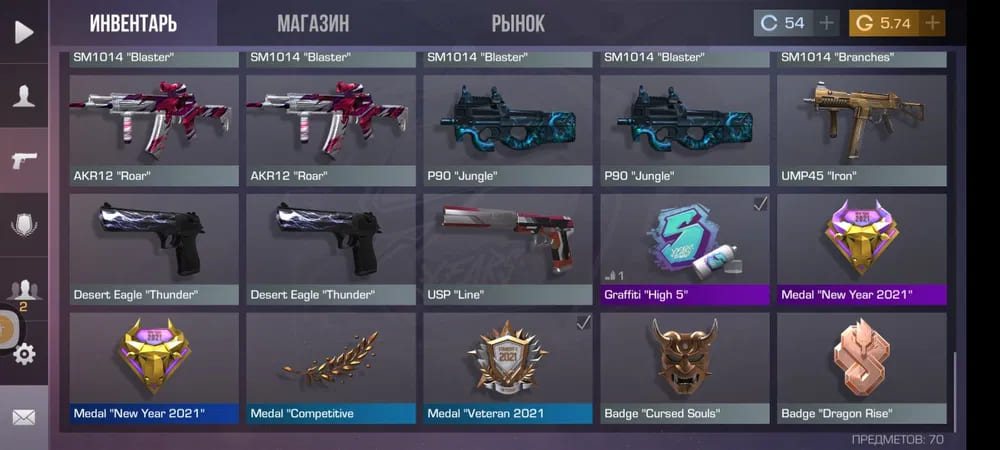Open the profile silhouette icon
This screenshot has width=1000, height=450.
pos(23,96)
